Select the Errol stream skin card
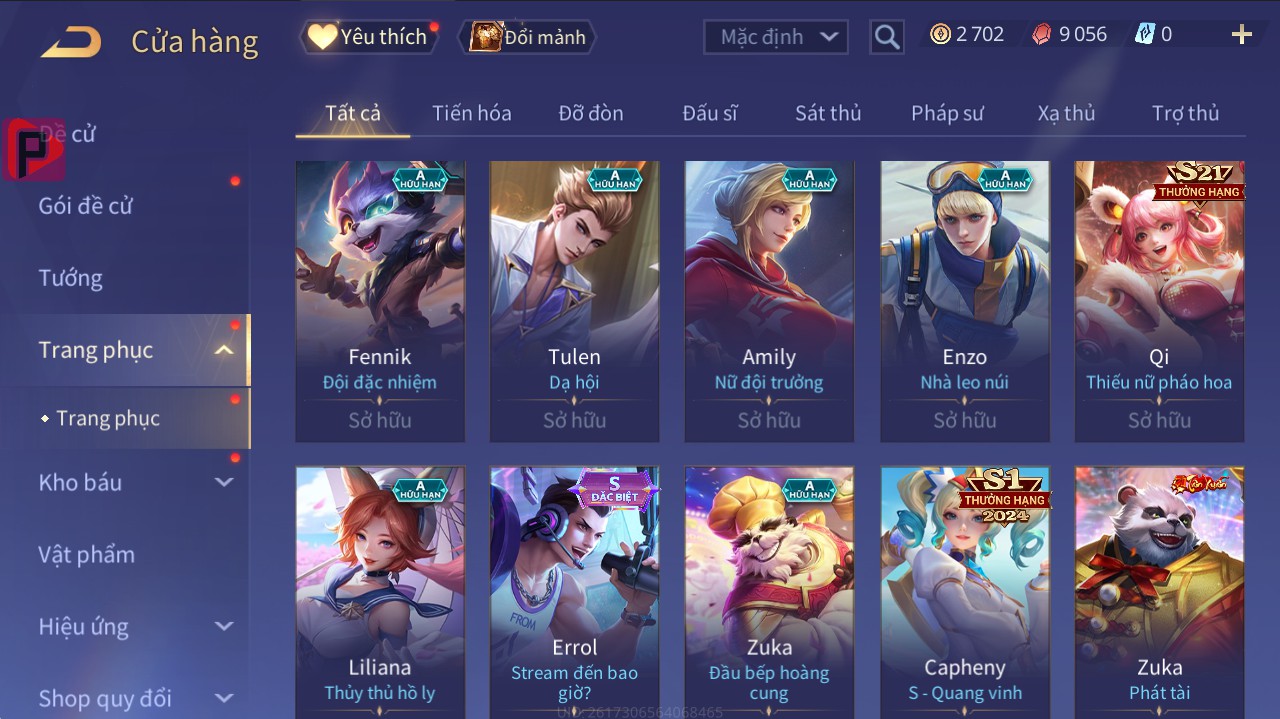1280x719 pixels. coord(574,590)
